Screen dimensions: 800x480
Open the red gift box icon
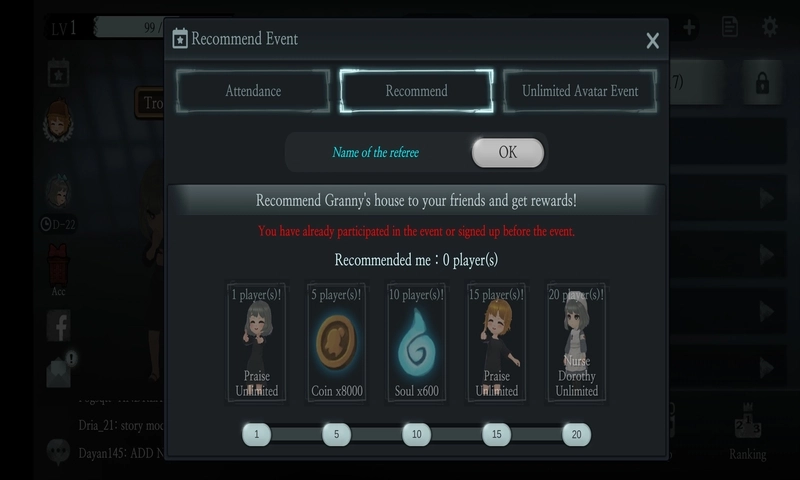[x=58, y=265]
